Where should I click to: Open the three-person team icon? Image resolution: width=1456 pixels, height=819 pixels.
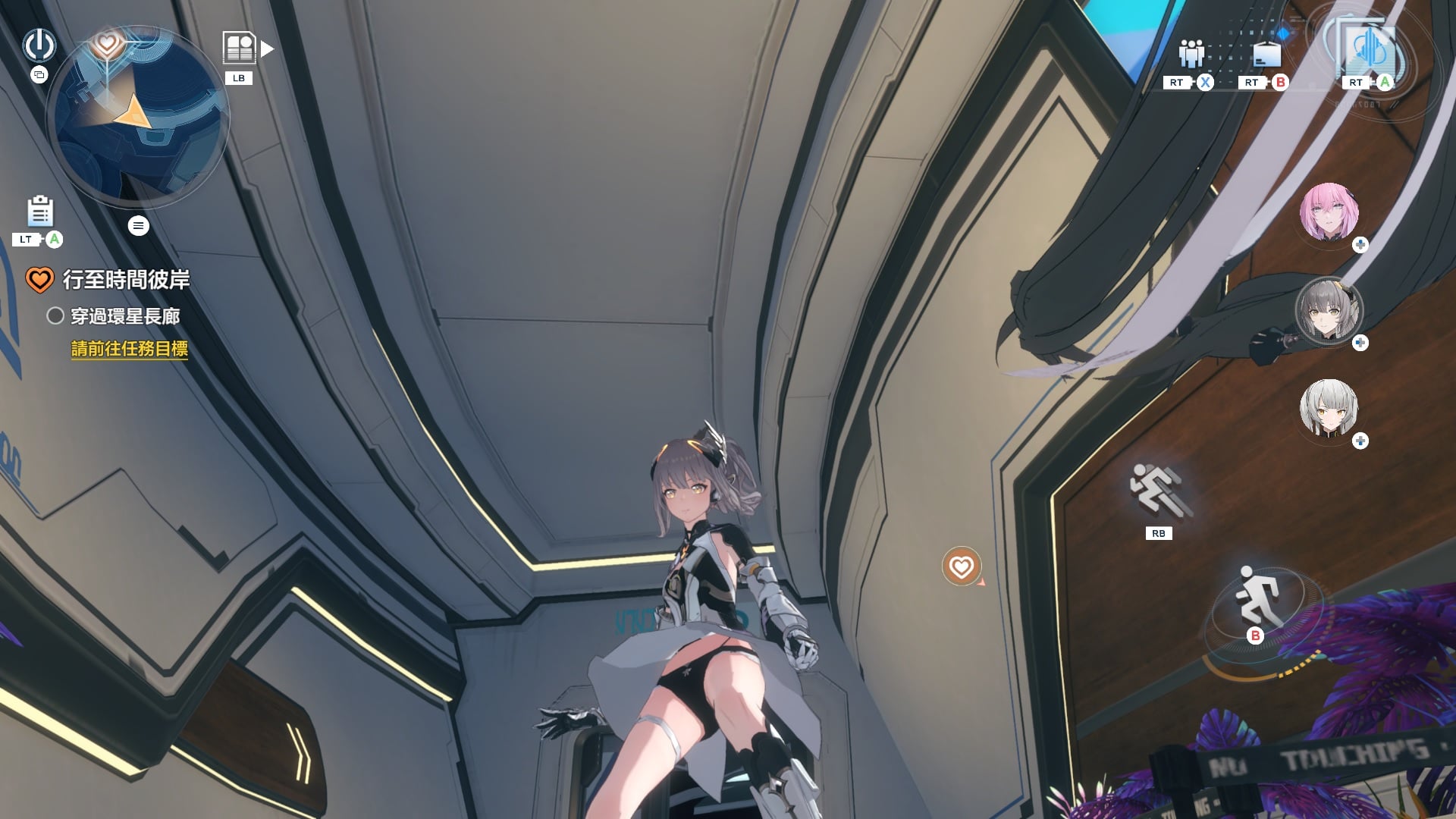pos(1191,53)
